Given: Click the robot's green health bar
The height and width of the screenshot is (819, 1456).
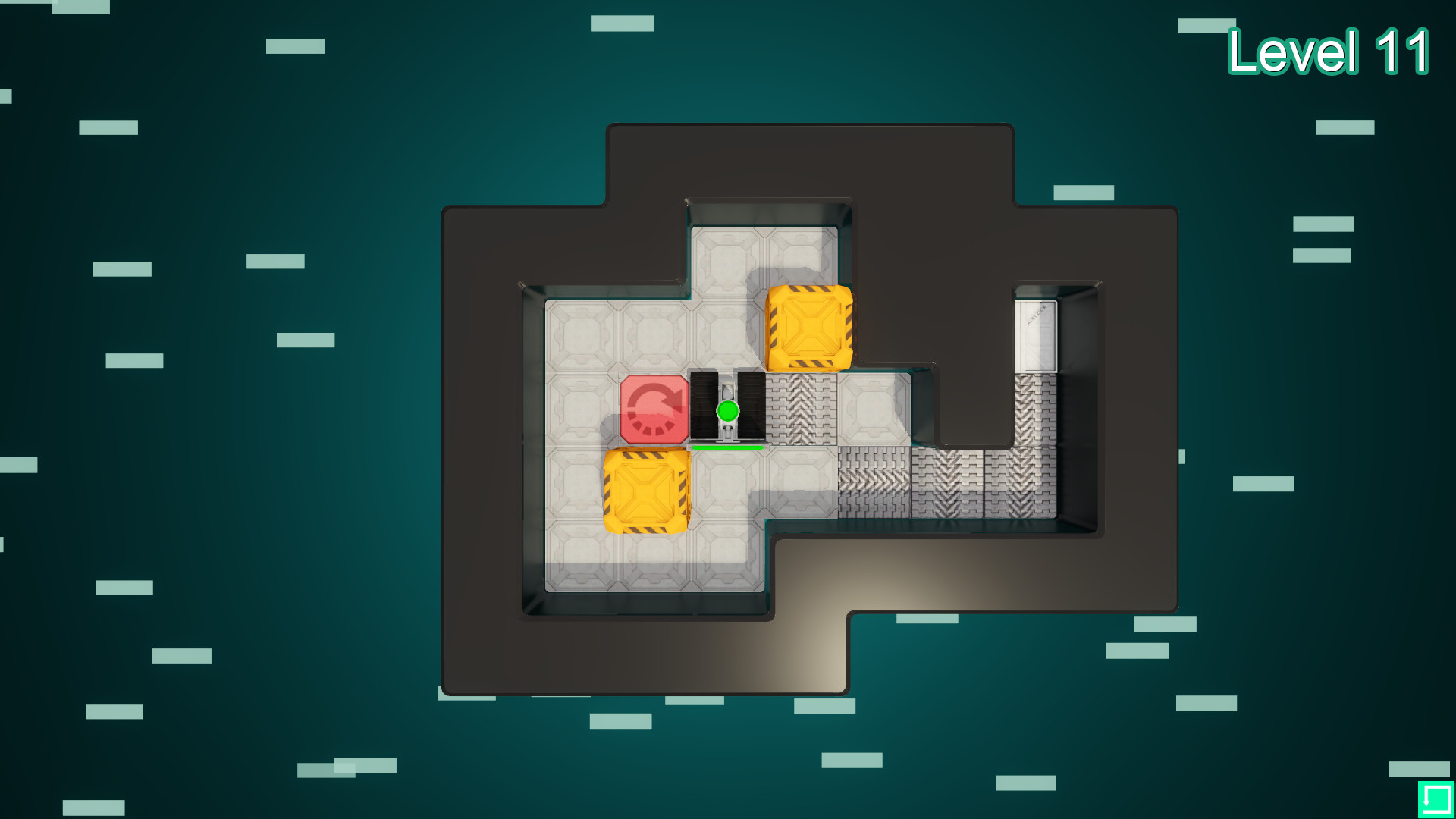Looking at the screenshot, I should pyautogui.click(x=726, y=447).
